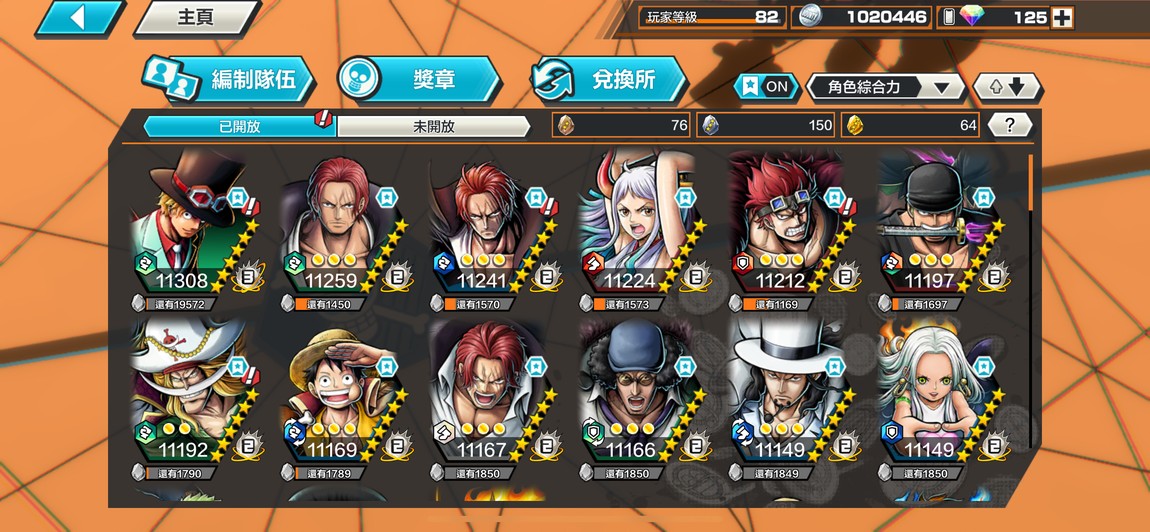Open the 獎章 medals menu

point(418,80)
